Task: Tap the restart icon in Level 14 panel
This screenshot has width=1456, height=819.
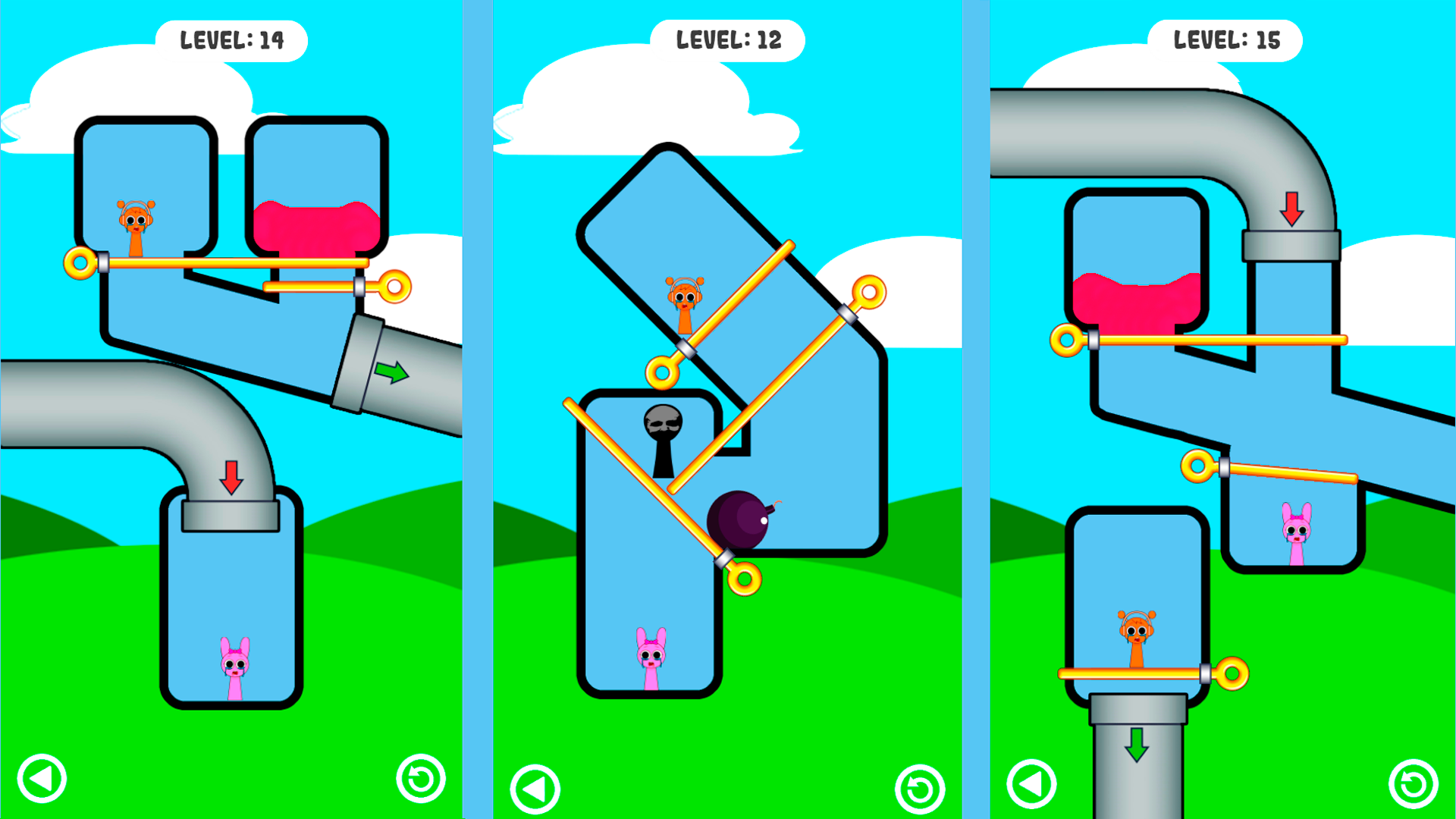Action: click(x=422, y=778)
